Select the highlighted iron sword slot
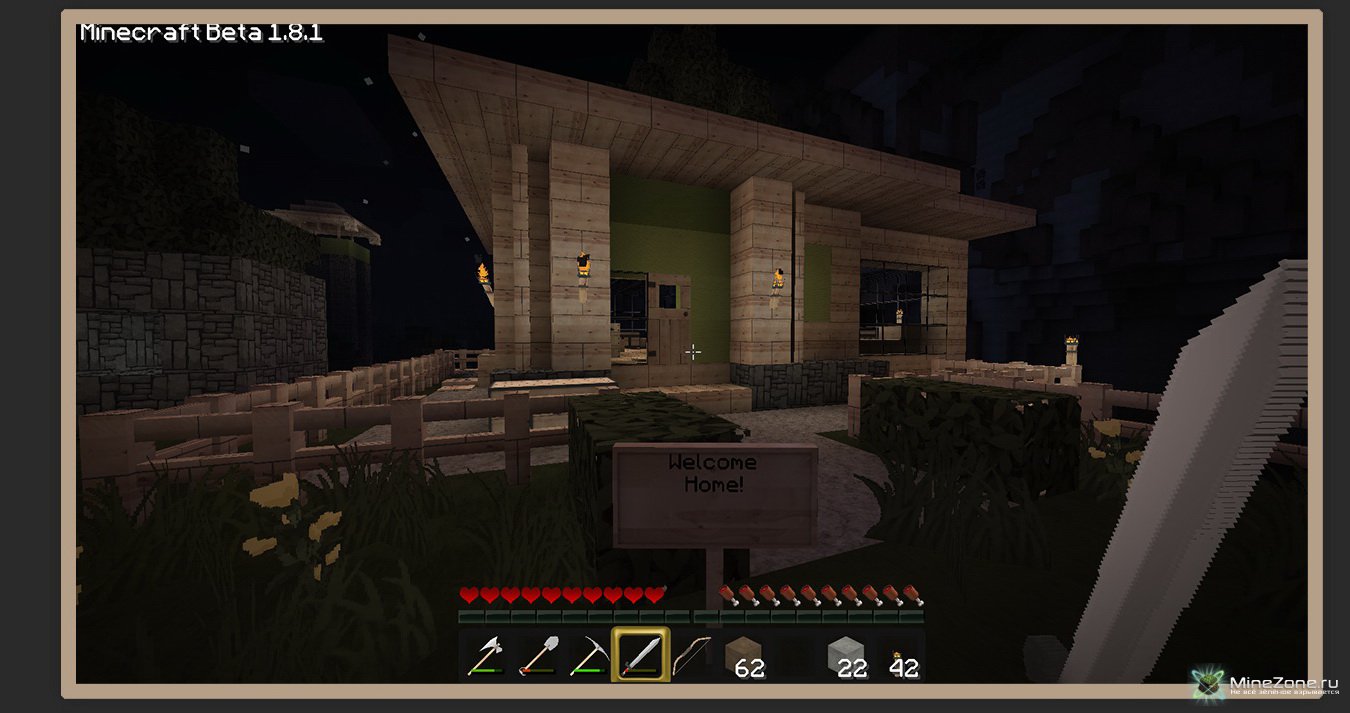This screenshot has width=1350, height=713. click(x=640, y=656)
